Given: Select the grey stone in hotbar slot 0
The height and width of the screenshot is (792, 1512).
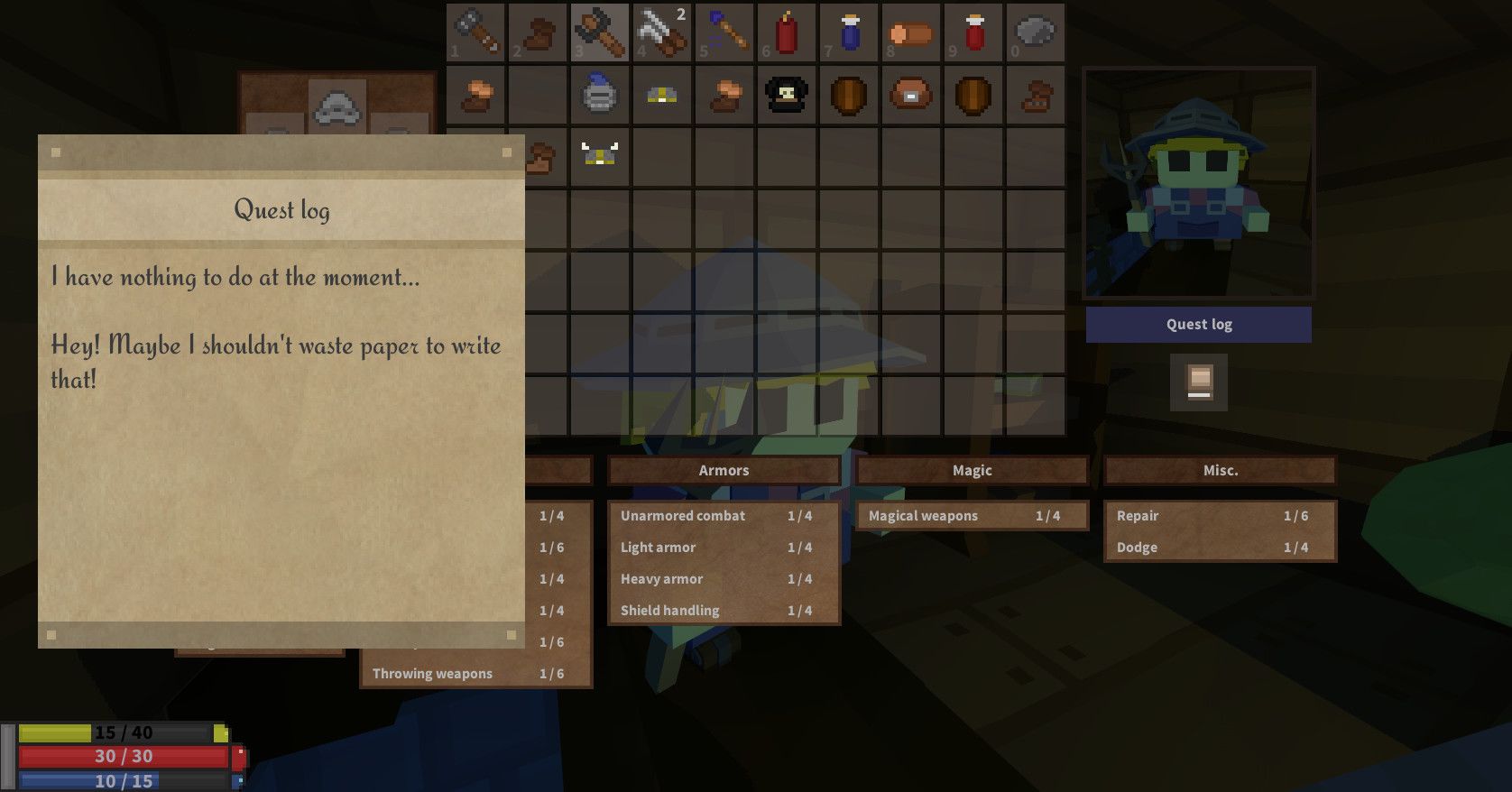Looking at the screenshot, I should click(x=1035, y=32).
